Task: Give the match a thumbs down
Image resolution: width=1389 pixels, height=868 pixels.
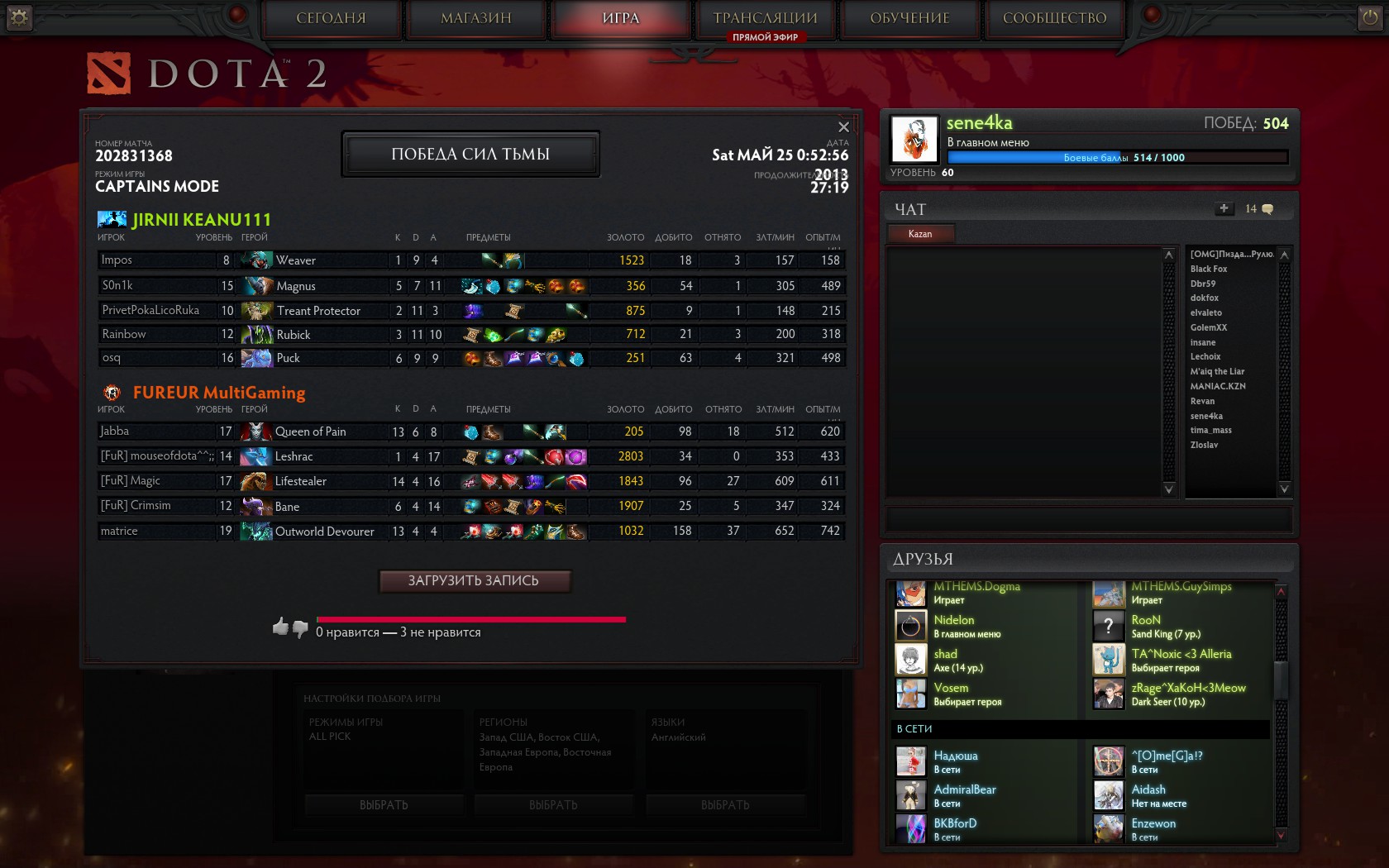Action: (x=300, y=629)
